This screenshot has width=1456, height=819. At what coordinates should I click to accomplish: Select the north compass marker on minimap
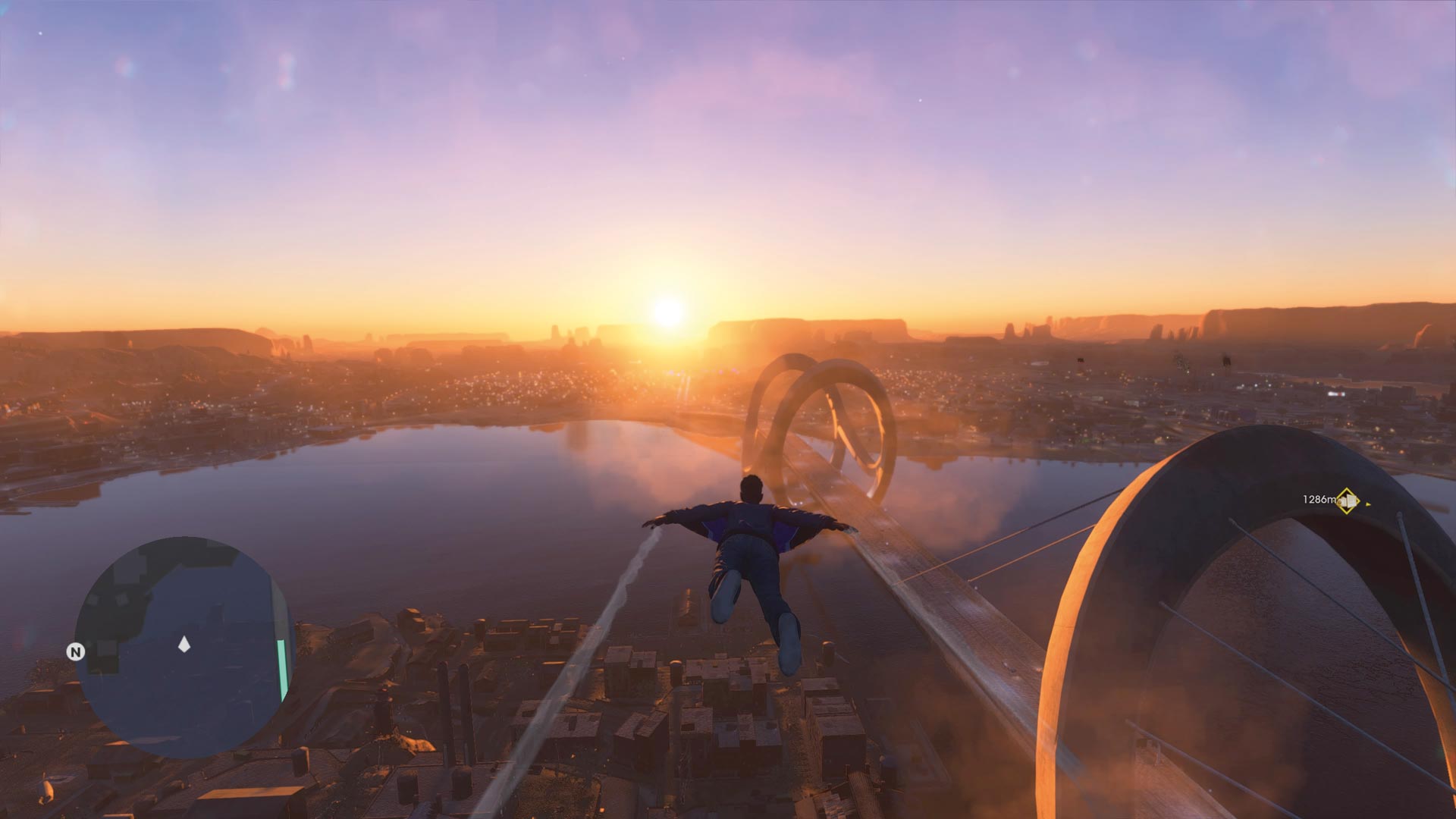(x=76, y=652)
